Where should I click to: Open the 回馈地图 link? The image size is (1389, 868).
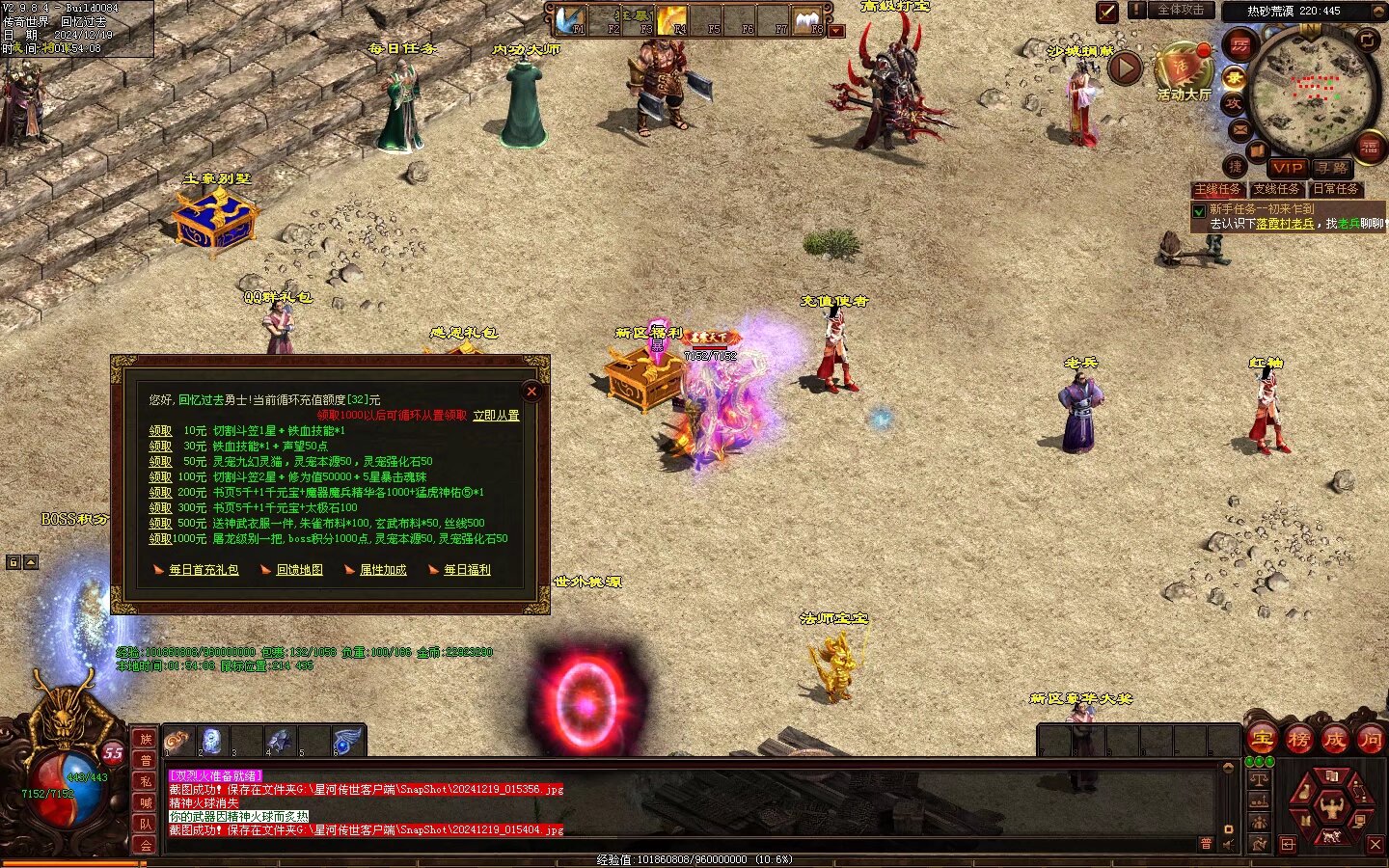click(299, 570)
